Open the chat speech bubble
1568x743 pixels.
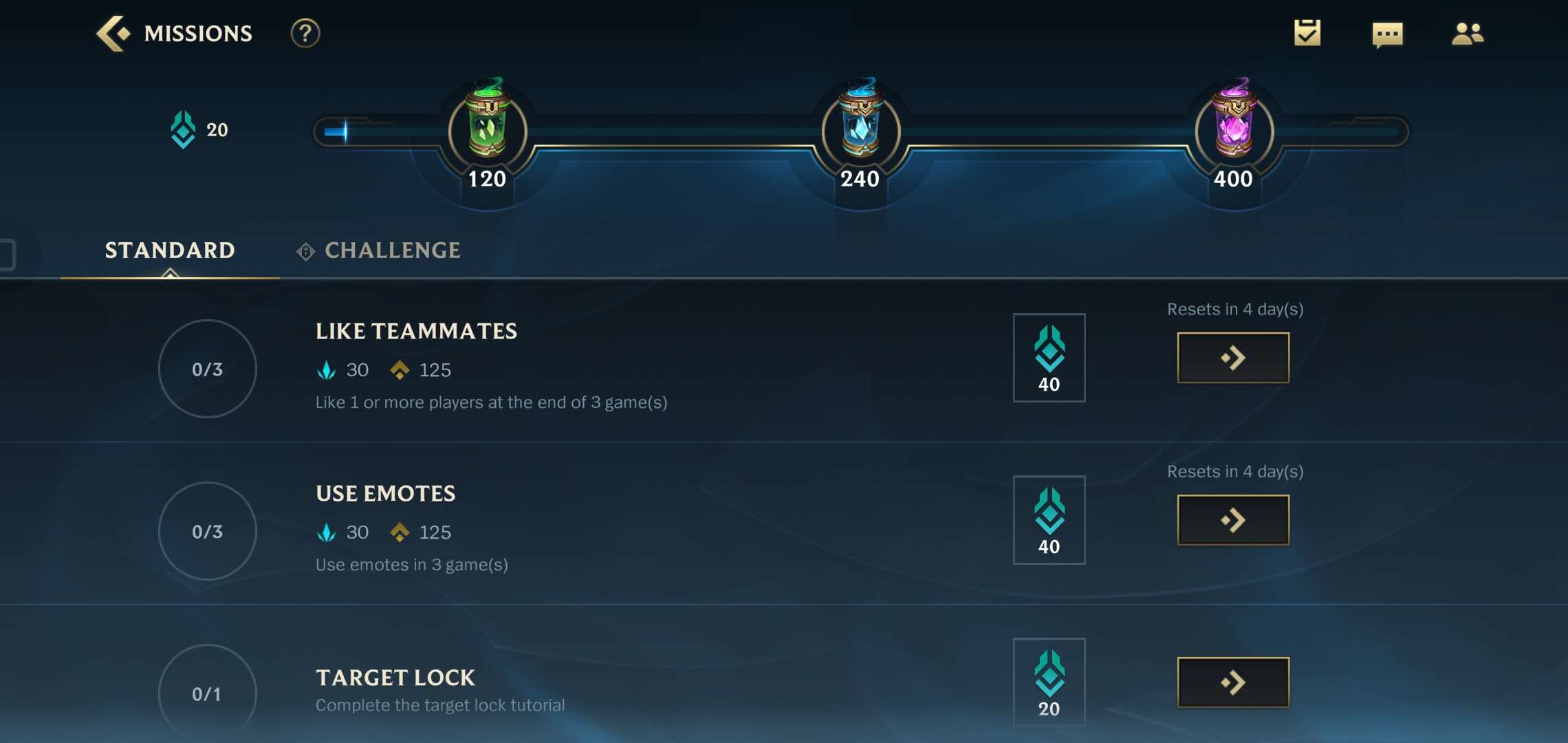[x=1387, y=34]
